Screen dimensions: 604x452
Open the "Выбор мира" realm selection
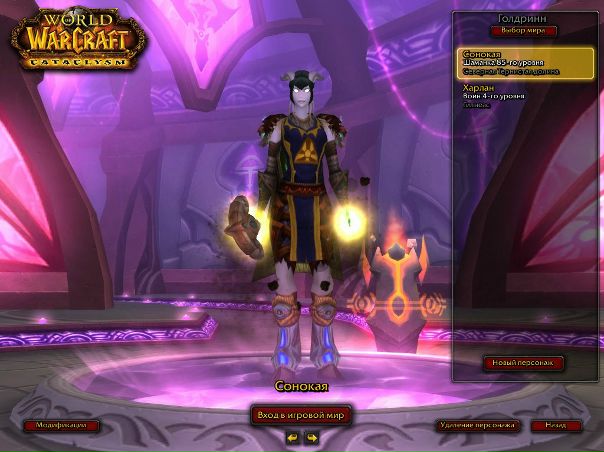pyautogui.click(x=526, y=31)
